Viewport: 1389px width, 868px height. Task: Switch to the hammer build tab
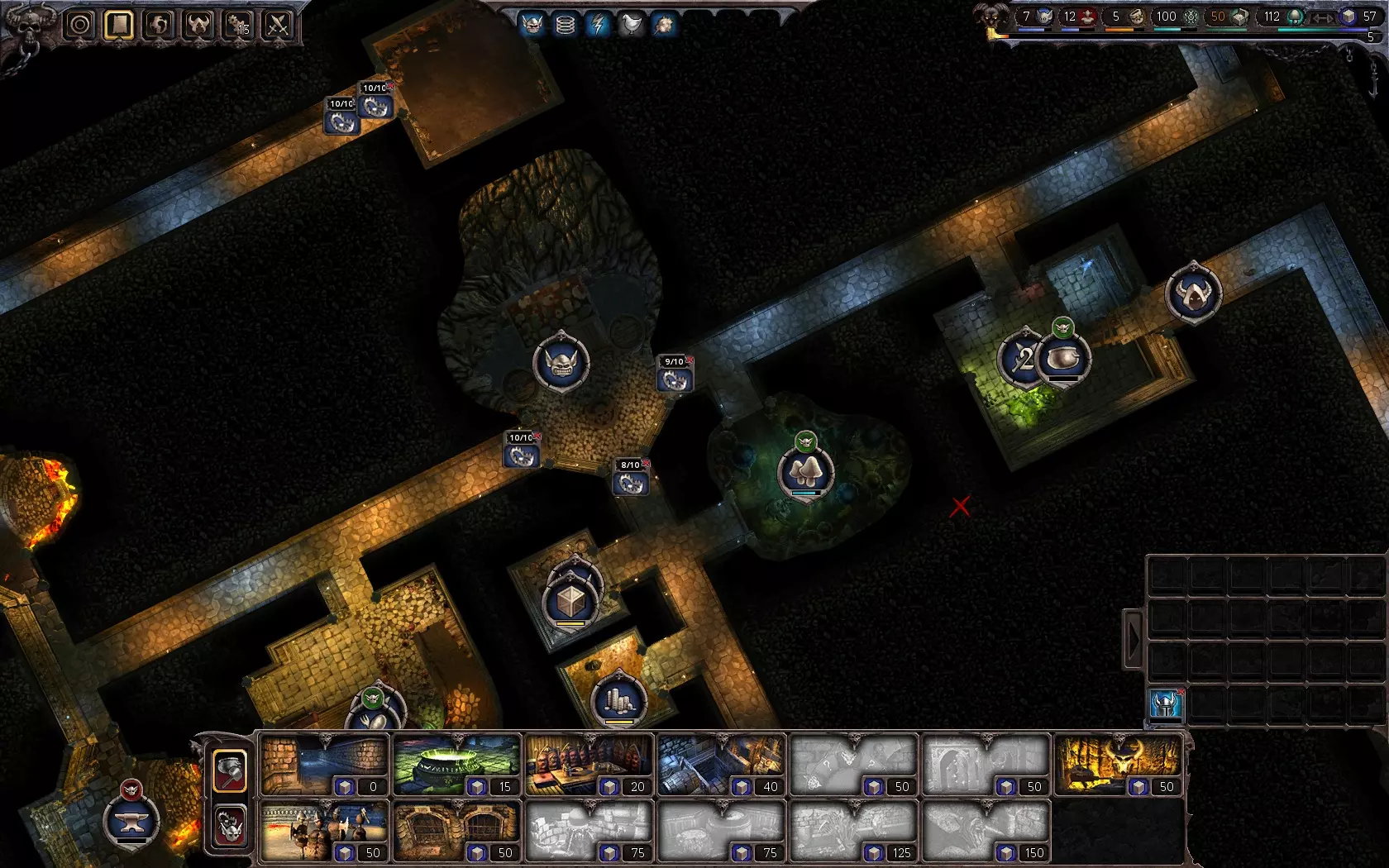pos(230,770)
